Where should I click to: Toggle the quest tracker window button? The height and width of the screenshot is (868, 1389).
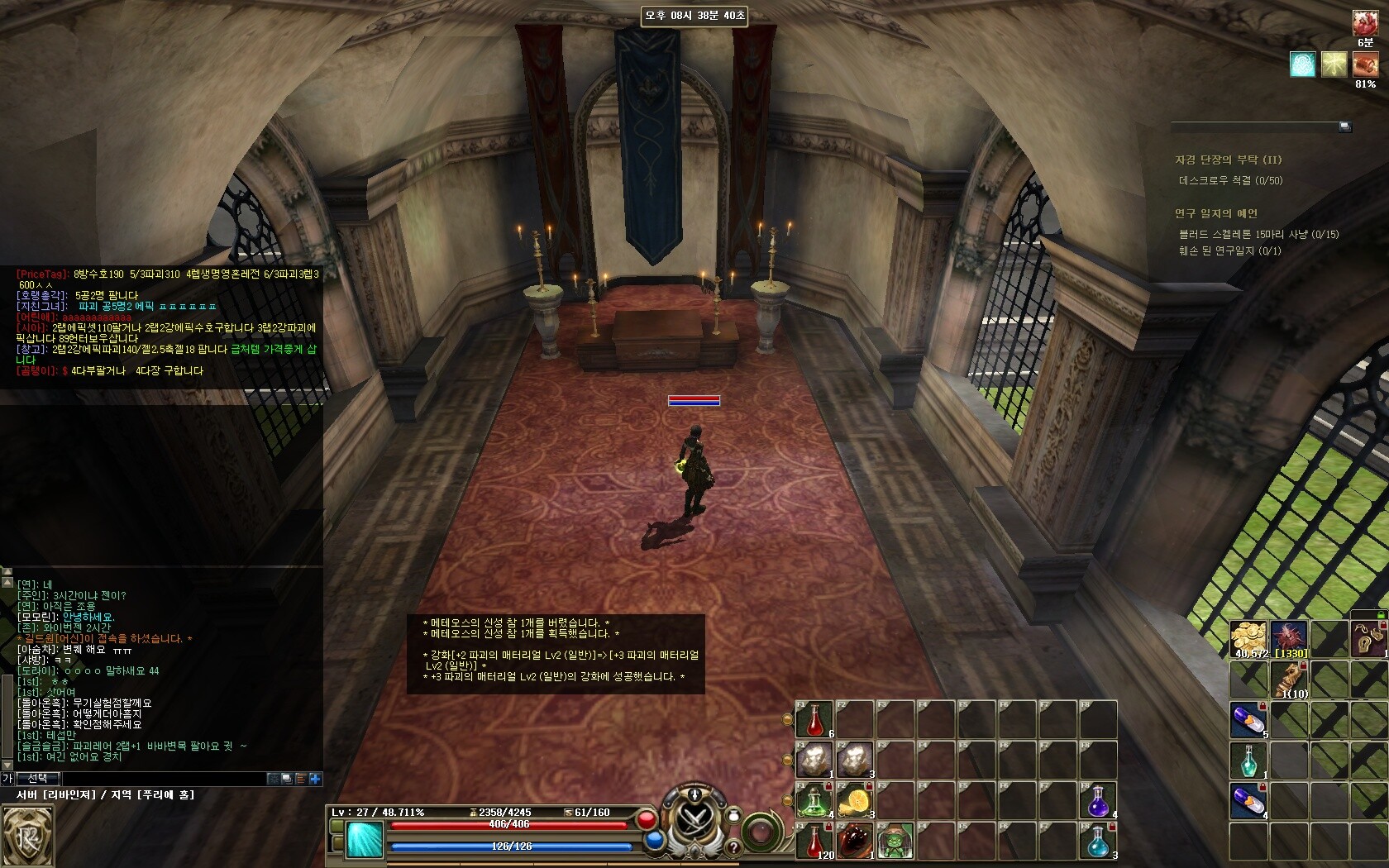1344,126
